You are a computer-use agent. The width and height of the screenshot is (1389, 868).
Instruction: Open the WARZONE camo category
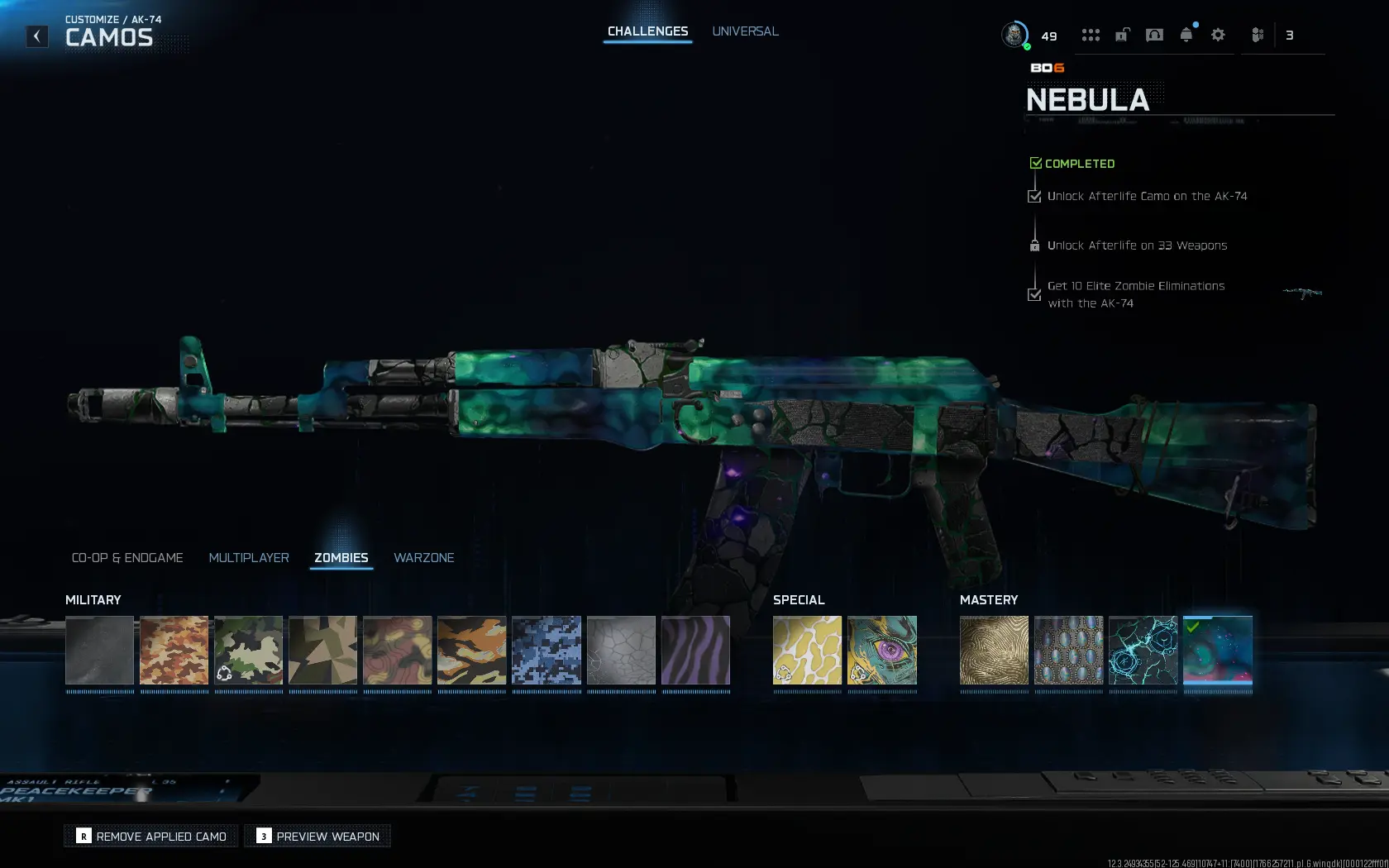tap(423, 557)
